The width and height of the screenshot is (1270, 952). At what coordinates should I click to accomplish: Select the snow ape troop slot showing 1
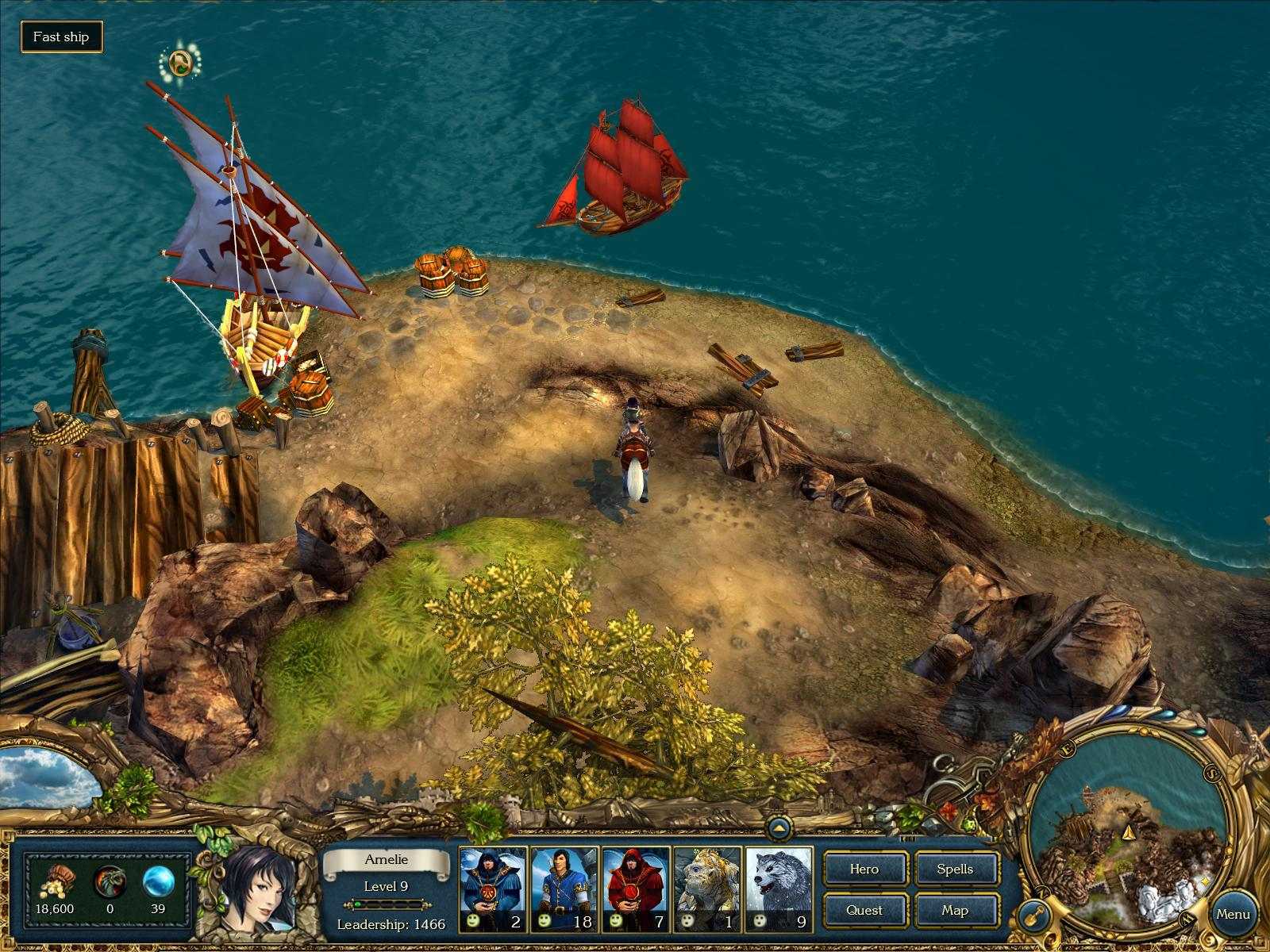[x=706, y=889]
